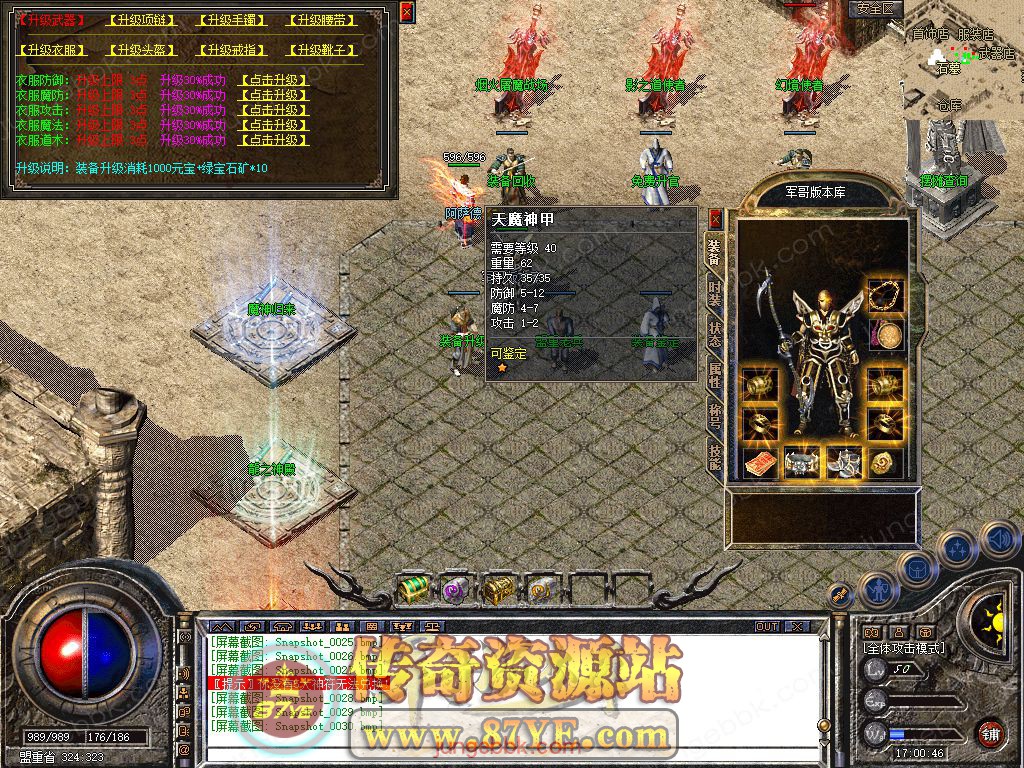
Task: Click the green treasure chest hotbar slot
Action: (413, 589)
